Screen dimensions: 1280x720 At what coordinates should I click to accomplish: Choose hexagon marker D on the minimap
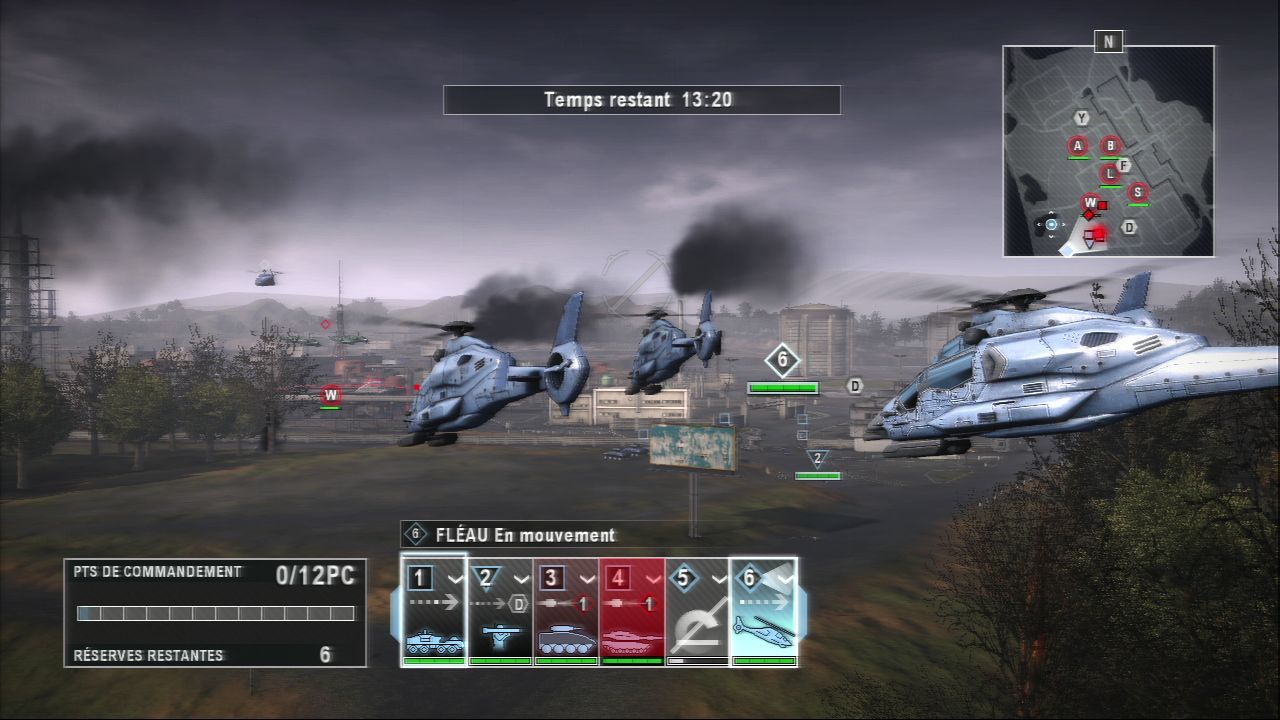pyautogui.click(x=1129, y=227)
